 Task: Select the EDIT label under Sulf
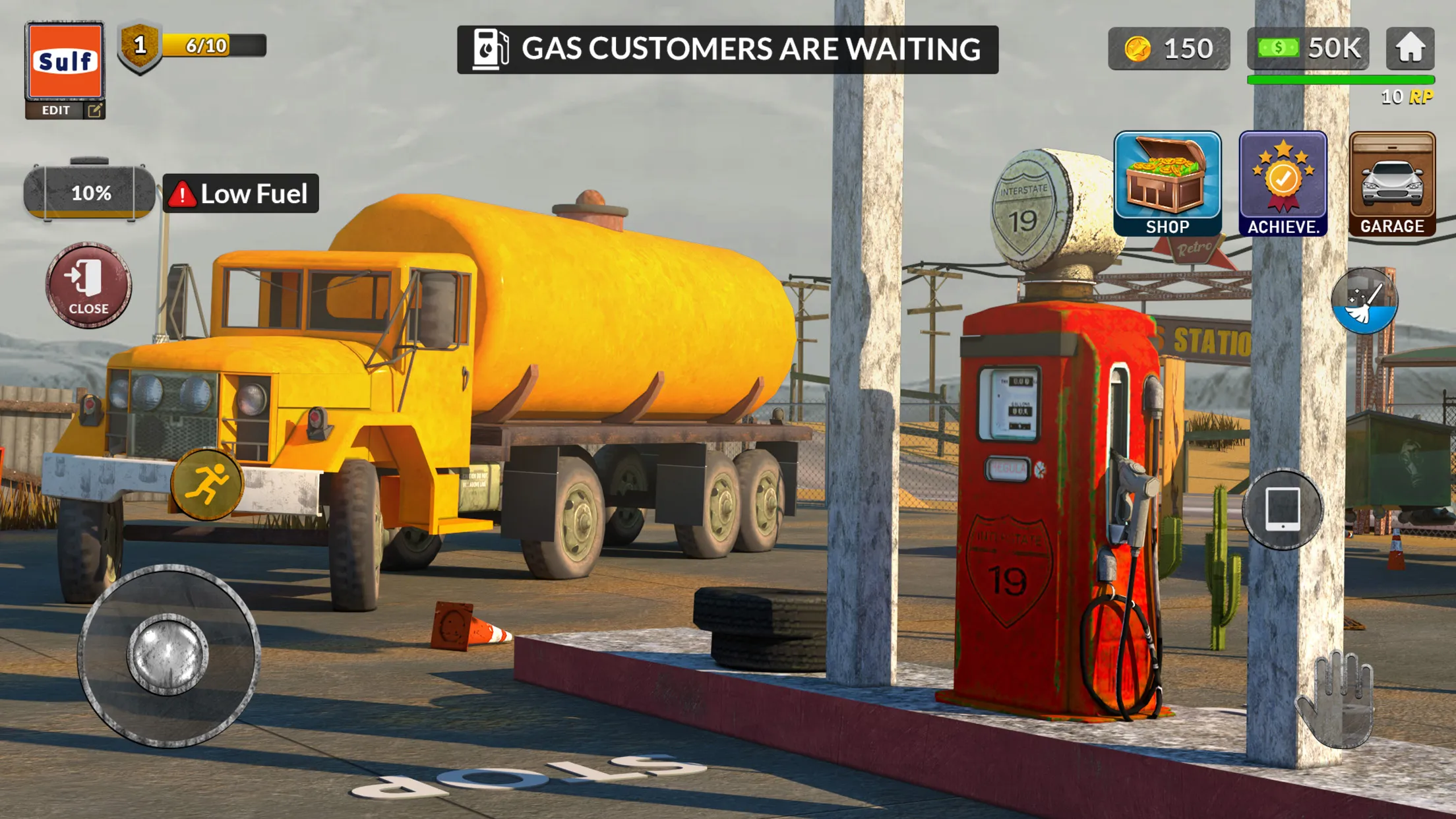[x=56, y=109]
